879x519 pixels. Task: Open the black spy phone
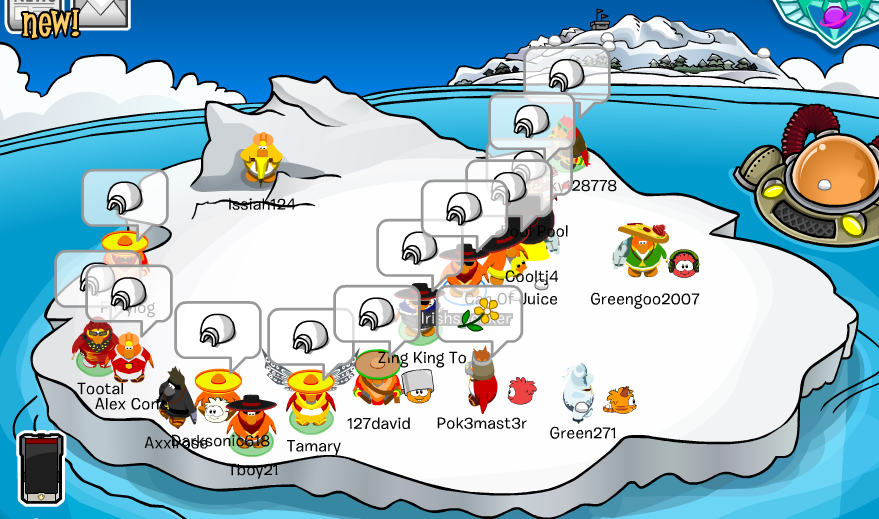[41, 468]
